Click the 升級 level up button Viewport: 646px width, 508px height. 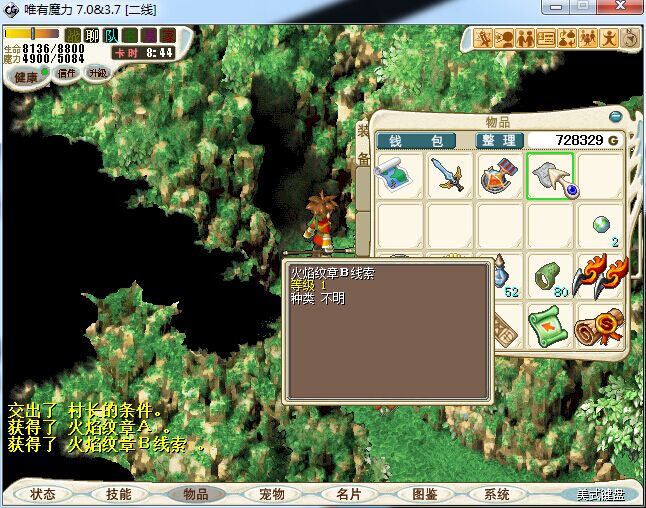click(97, 73)
